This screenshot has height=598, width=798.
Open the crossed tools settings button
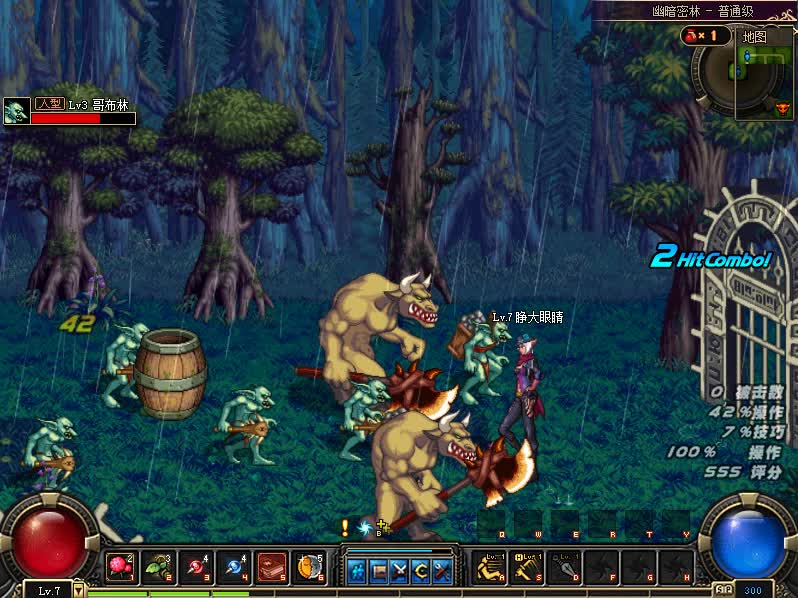tap(442, 571)
